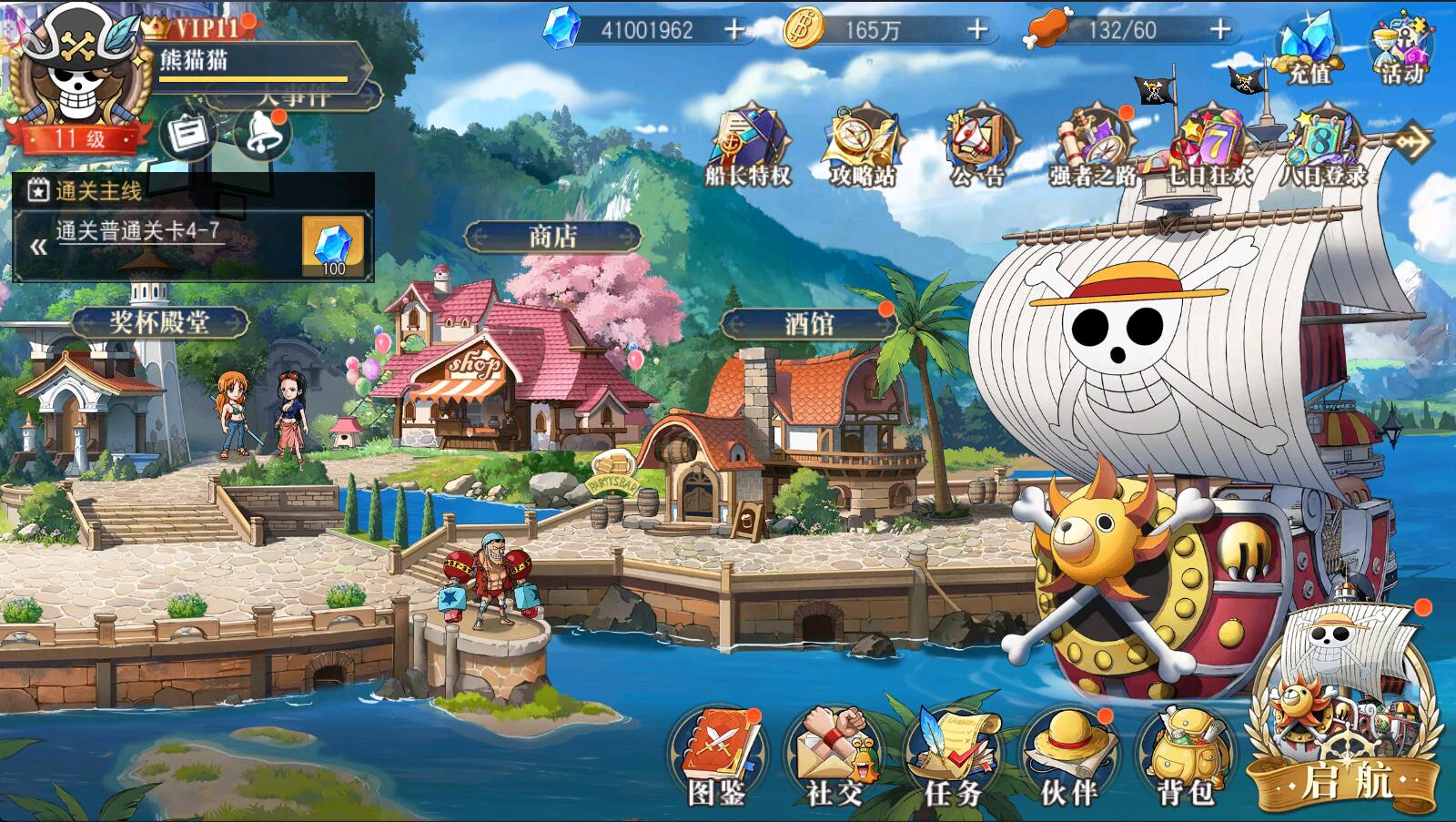Screen dimensions: 1456x822
Task: Add more meat stamina with plus button
Action: click(1220, 30)
